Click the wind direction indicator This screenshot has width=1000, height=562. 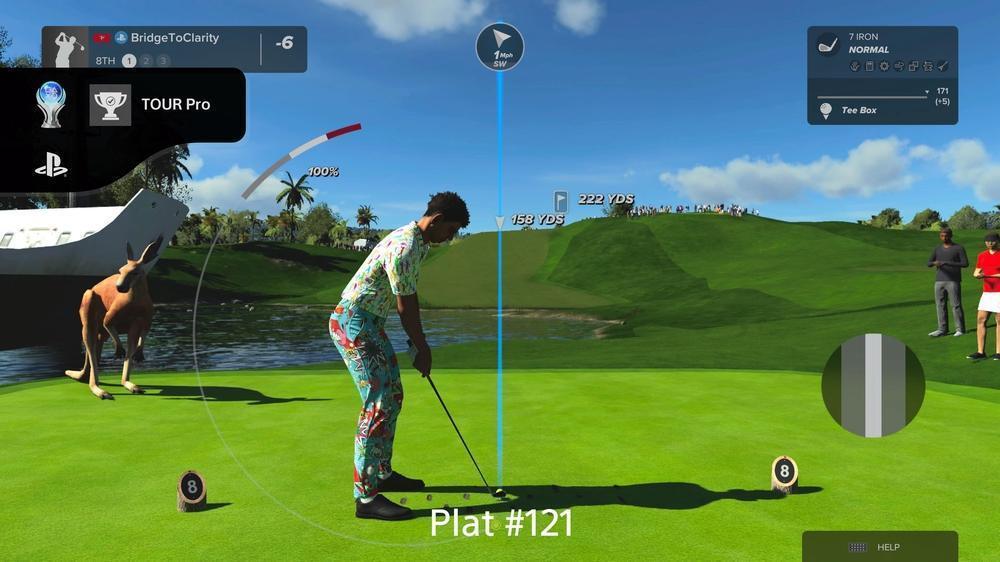click(x=500, y=46)
